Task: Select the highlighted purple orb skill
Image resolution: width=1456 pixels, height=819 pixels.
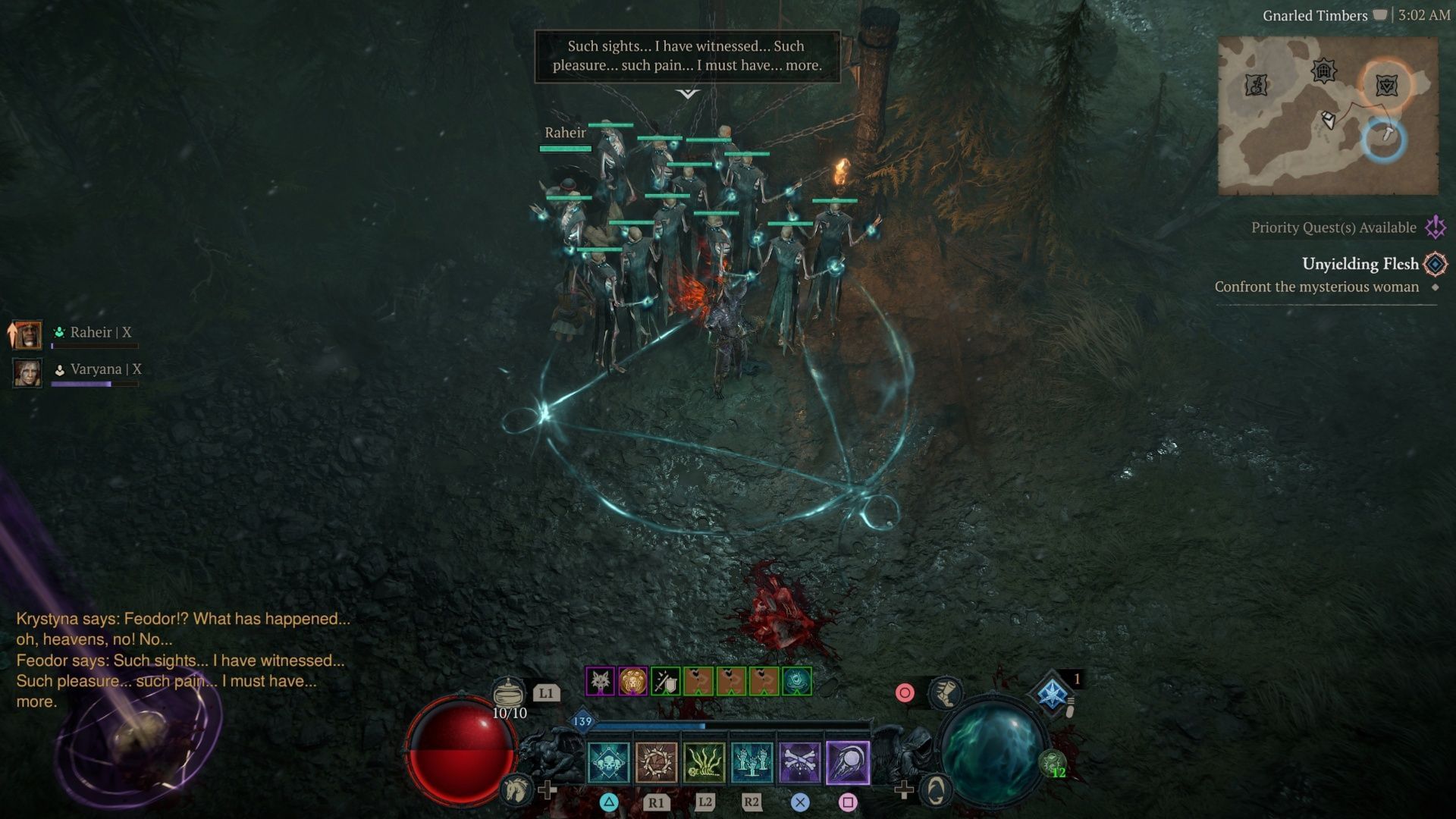Action: (x=847, y=762)
